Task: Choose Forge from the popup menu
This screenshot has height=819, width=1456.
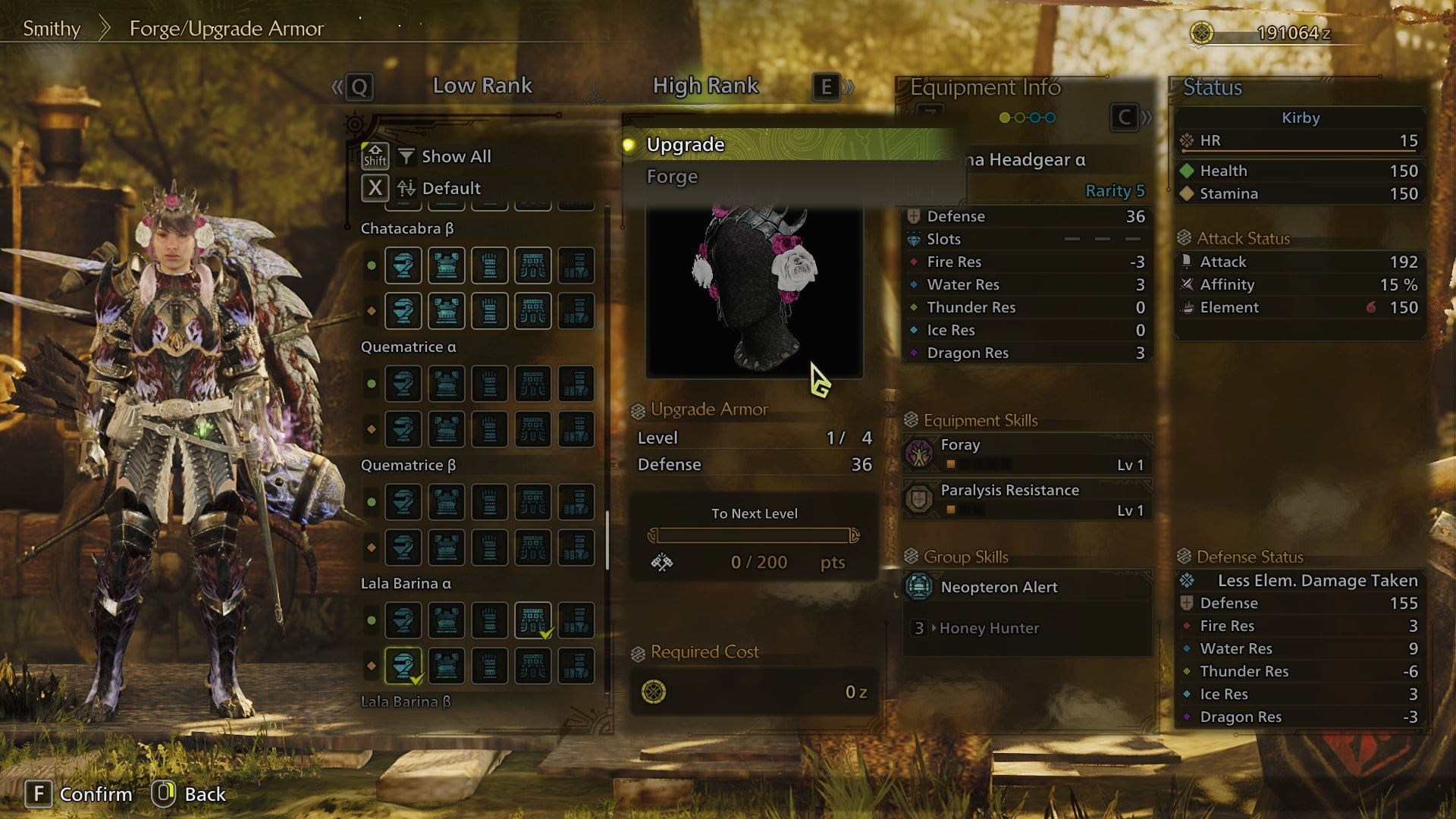Action: 672,177
